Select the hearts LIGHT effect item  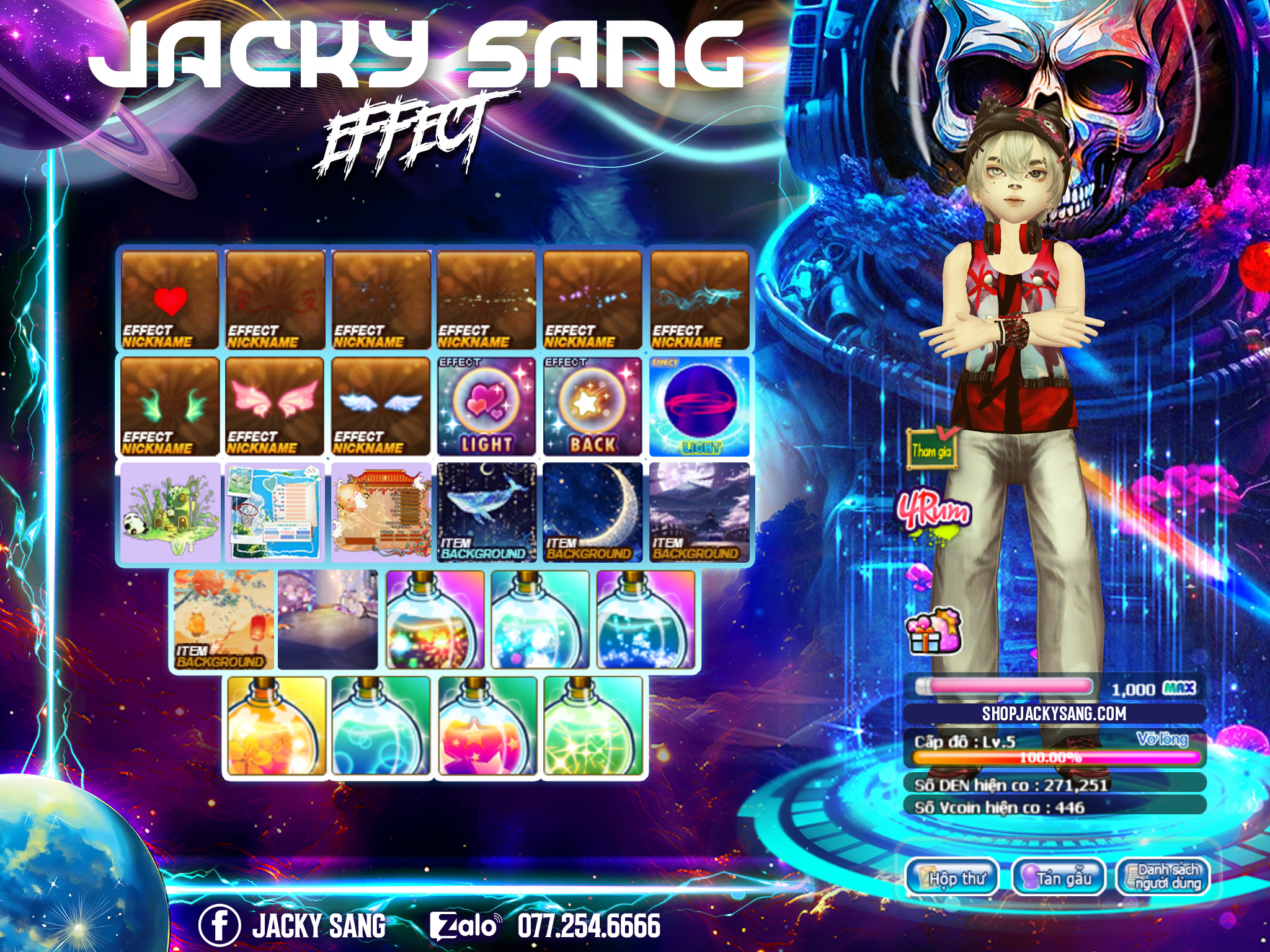click(x=487, y=407)
